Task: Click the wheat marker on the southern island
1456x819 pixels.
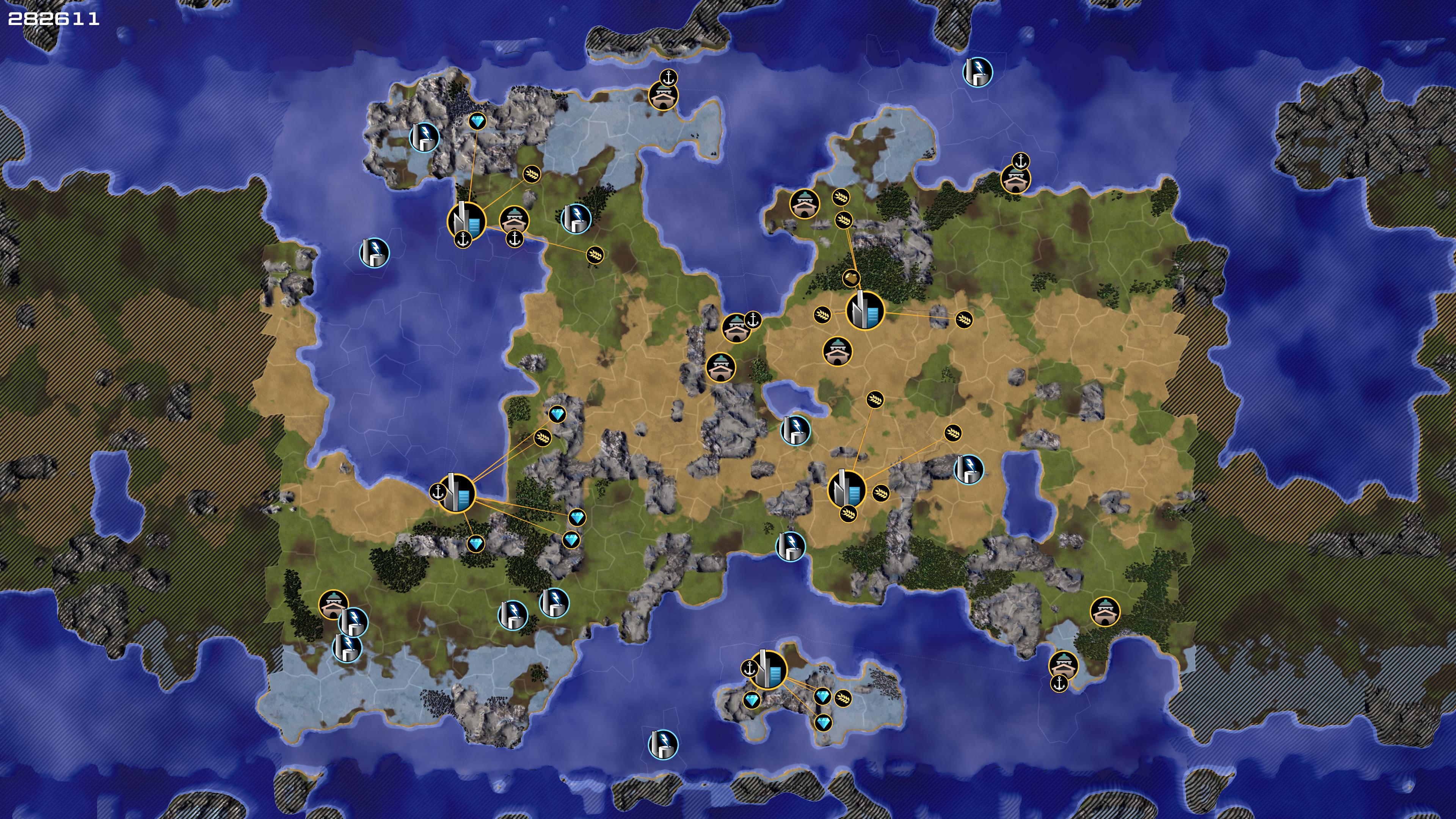Action: [843, 698]
